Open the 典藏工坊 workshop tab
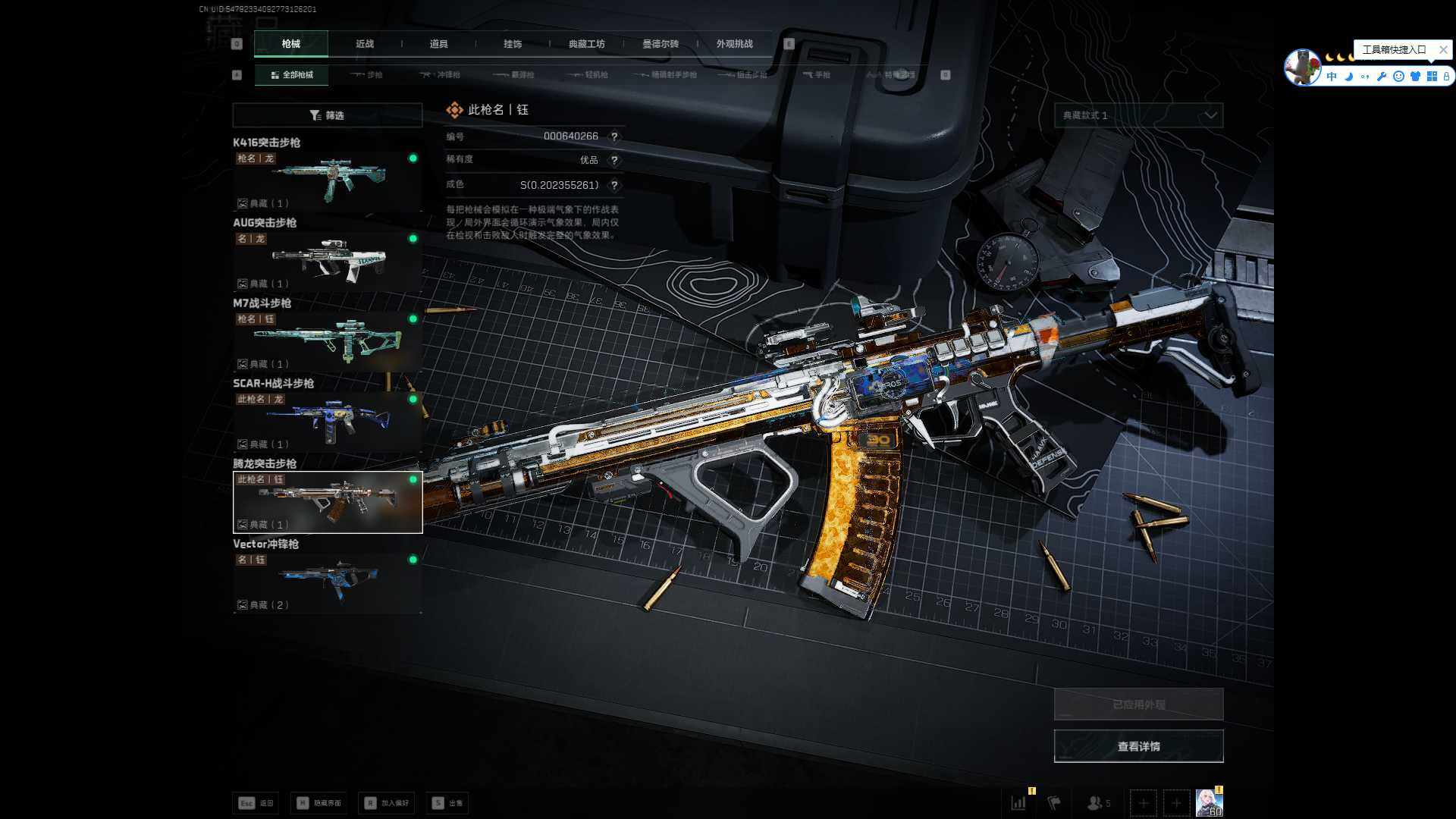The width and height of the screenshot is (1456, 819). pyautogui.click(x=586, y=44)
